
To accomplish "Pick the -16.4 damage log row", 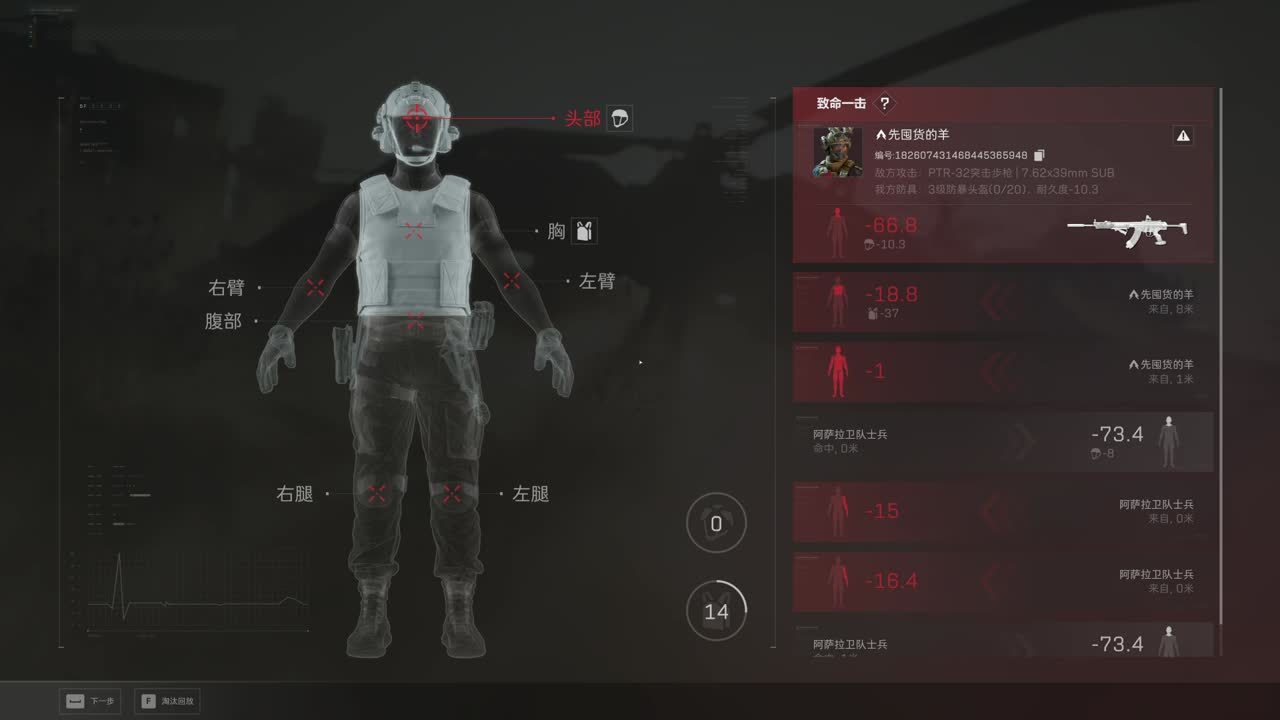I will coord(1003,581).
